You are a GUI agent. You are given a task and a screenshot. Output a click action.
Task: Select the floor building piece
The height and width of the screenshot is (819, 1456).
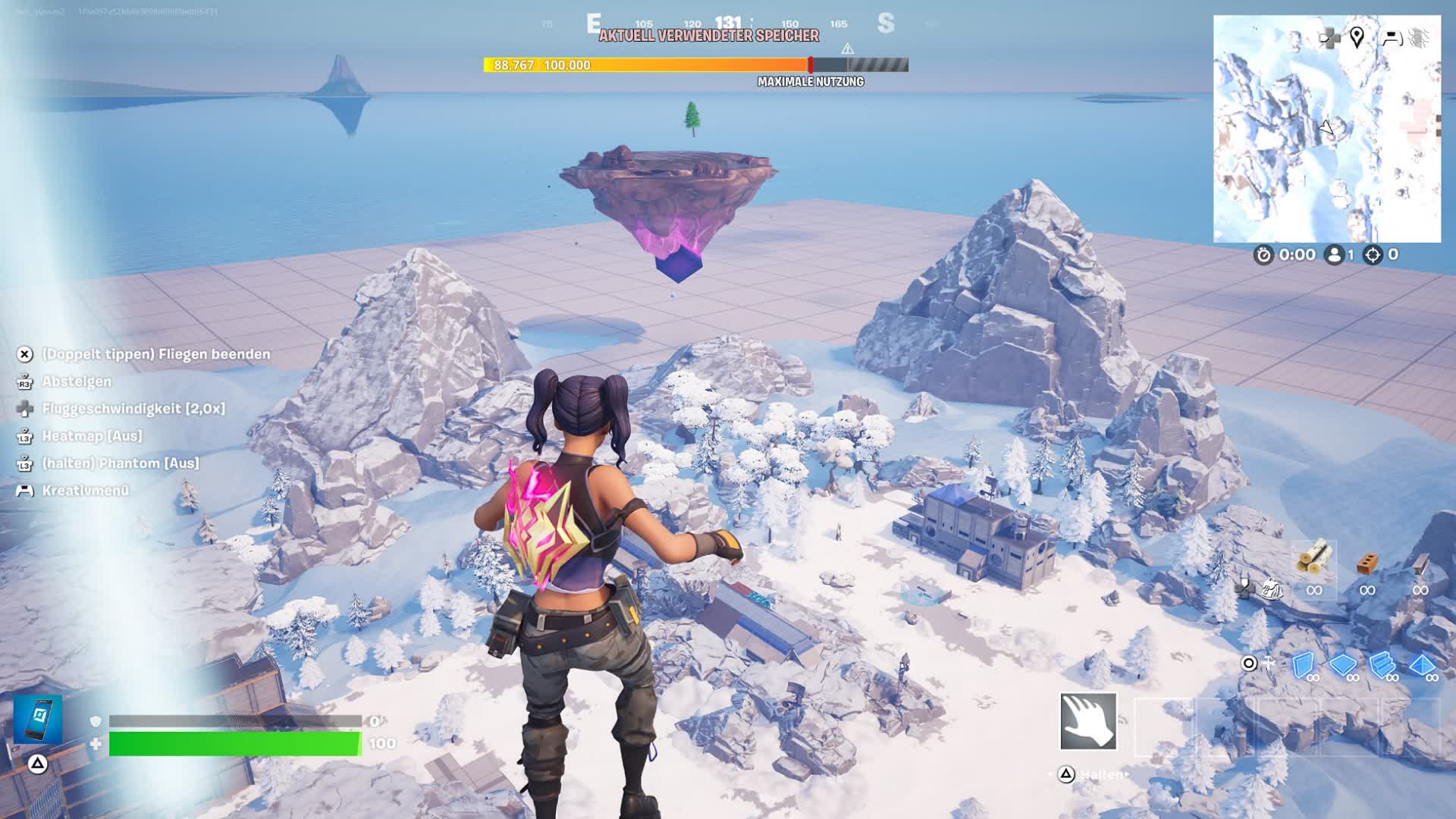tap(1342, 665)
